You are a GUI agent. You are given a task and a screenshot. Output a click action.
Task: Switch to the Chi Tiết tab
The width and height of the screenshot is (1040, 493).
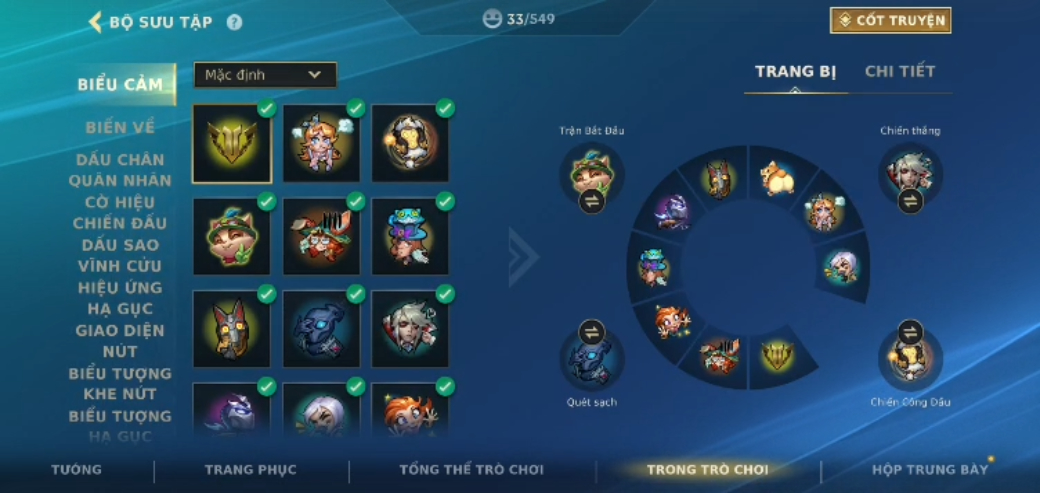point(899,72)
